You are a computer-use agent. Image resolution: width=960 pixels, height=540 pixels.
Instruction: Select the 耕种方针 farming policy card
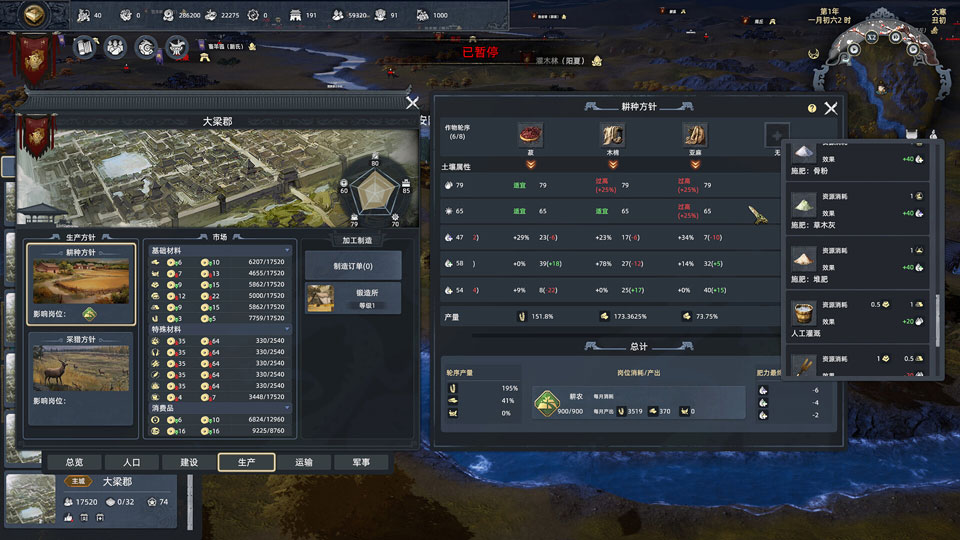[82, 285]
